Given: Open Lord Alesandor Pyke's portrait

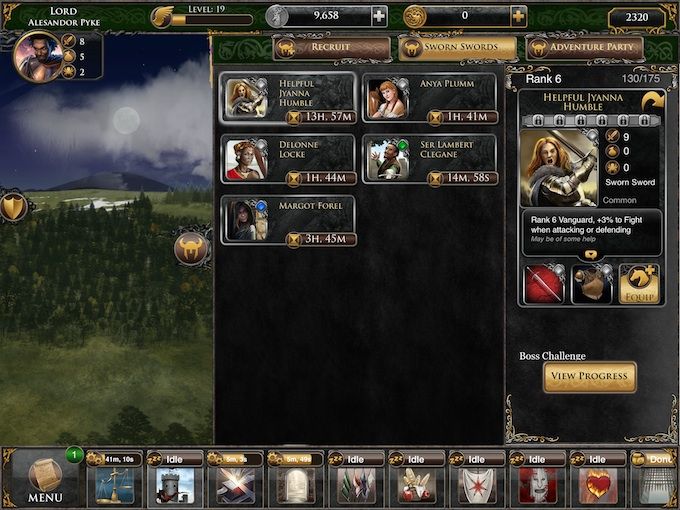Looking at the screenshot, I should [x=38, y=56].
